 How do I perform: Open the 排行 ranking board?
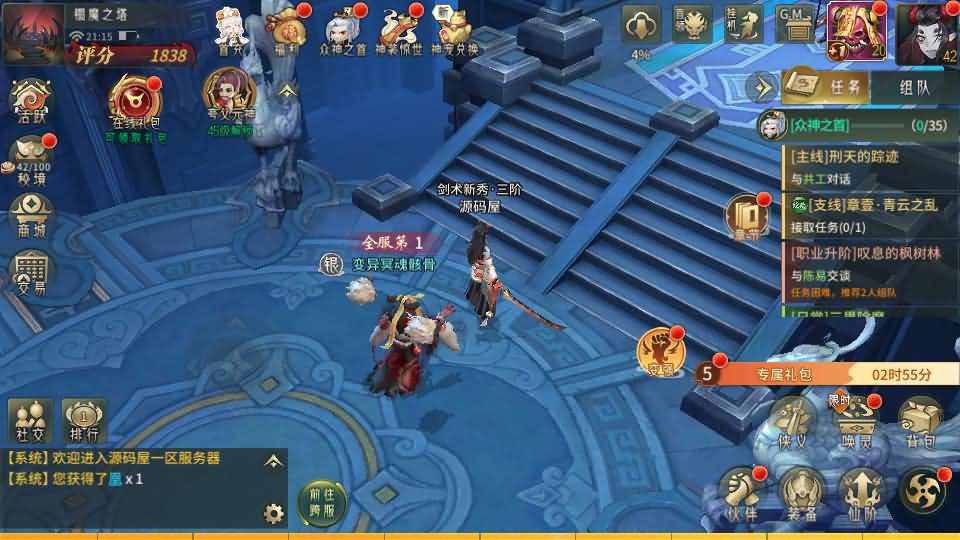pos(85,420)
